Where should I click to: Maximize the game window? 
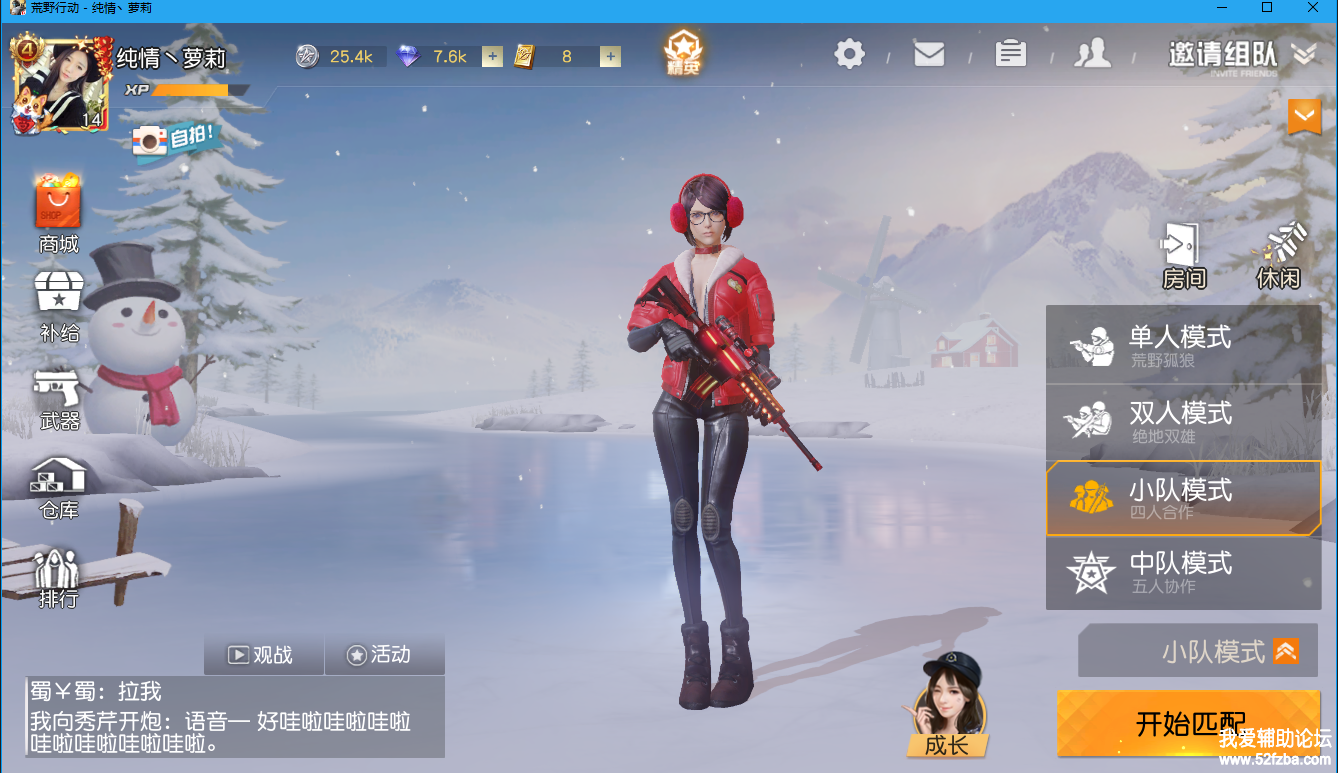tap(1267, 8)
